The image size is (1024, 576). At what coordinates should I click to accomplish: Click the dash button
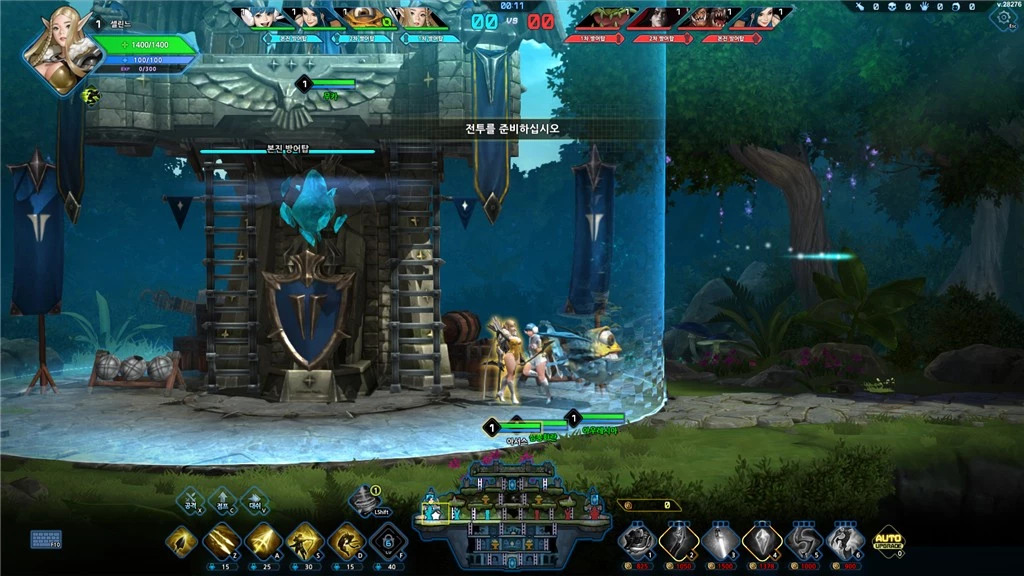[254, 500]
